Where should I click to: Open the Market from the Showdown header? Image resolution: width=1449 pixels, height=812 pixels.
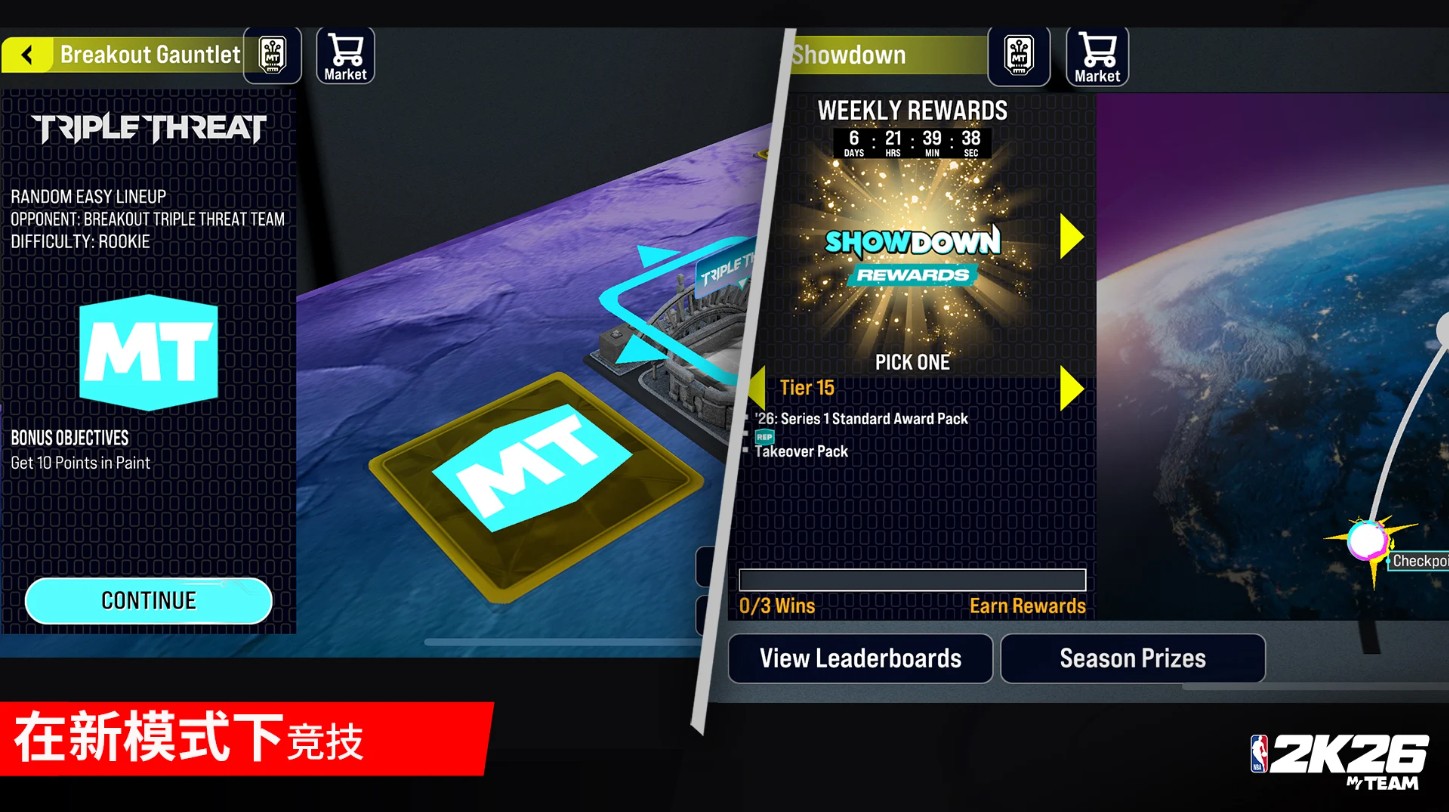click(1097, 54)
